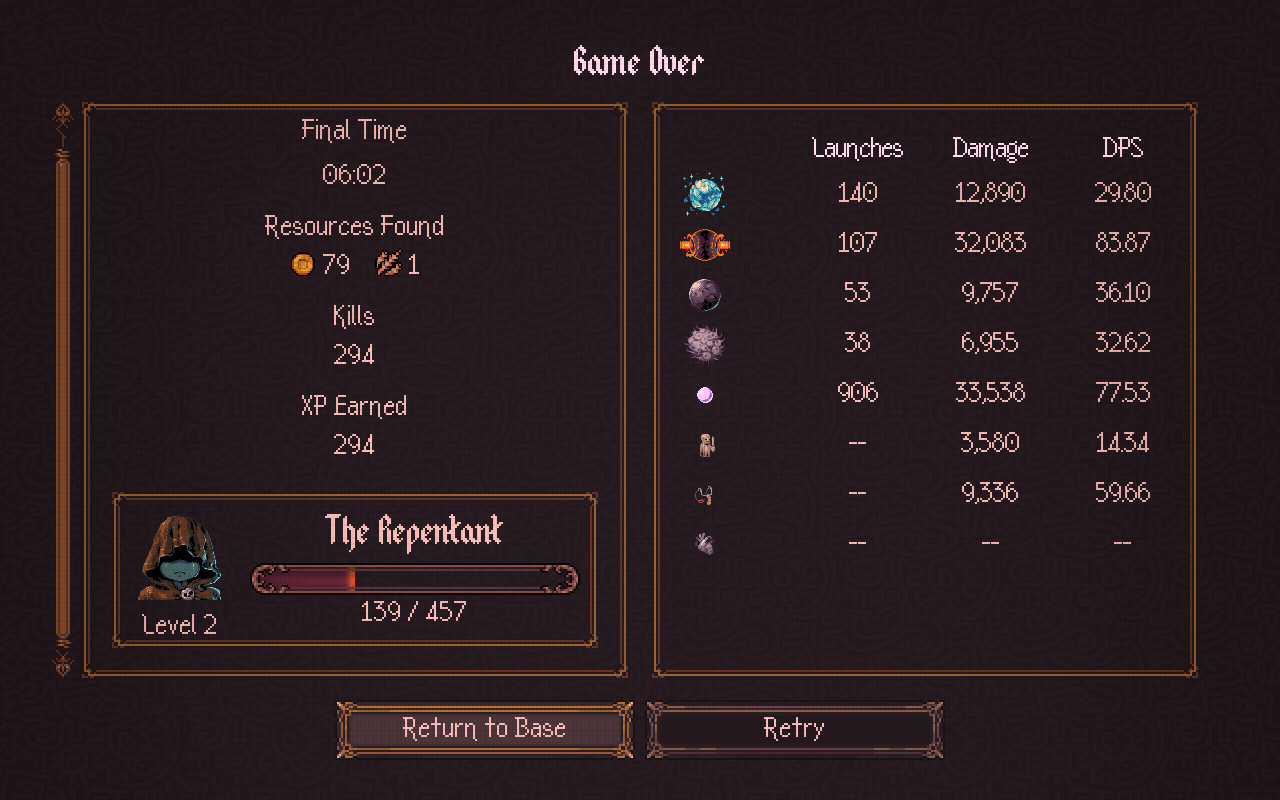Select the orange ringed dark portal weapon icon
Image resolution: width=1280 pixels, height=800 pixels.
[704, 243]
